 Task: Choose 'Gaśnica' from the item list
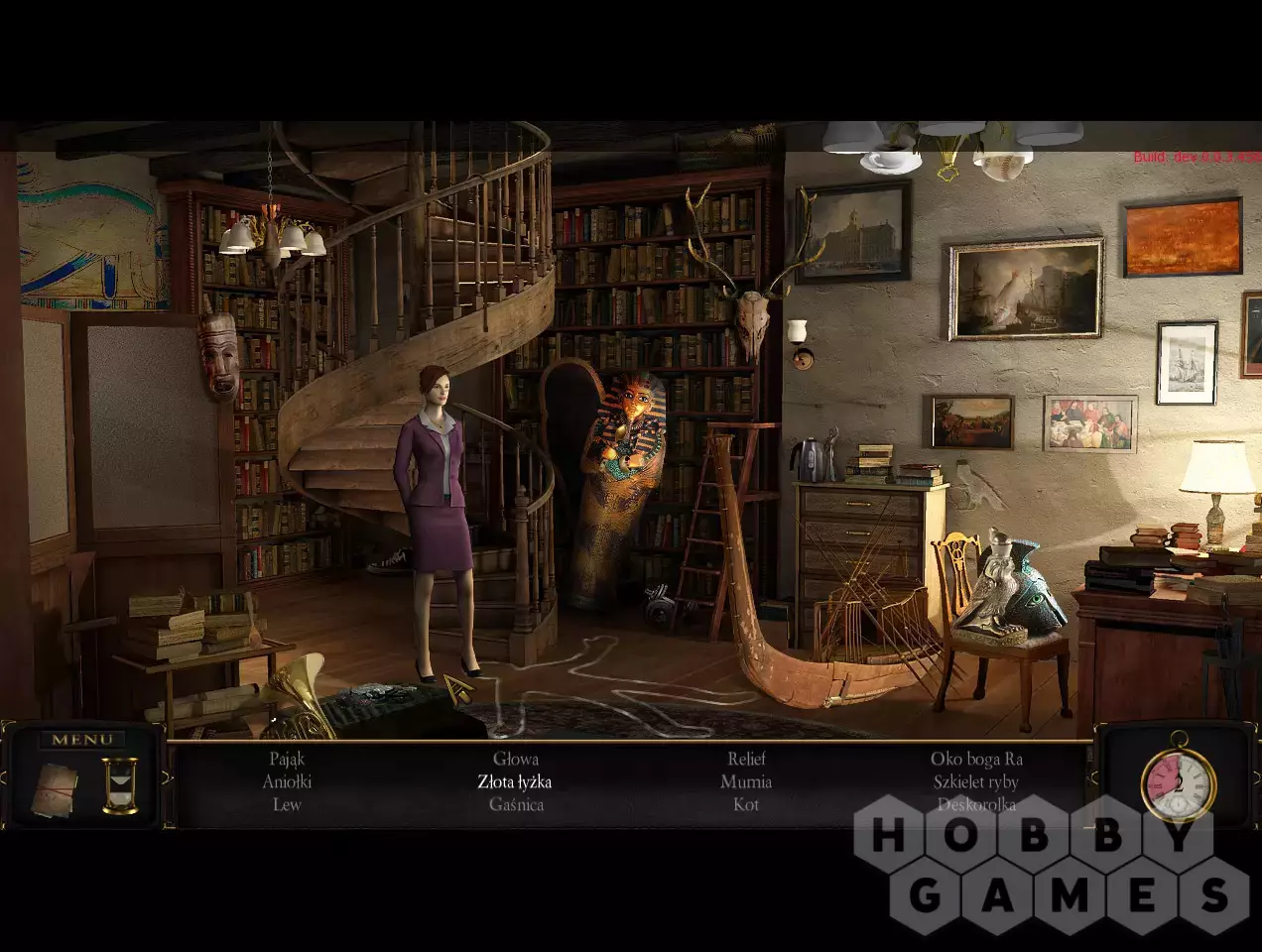point(516,805)
